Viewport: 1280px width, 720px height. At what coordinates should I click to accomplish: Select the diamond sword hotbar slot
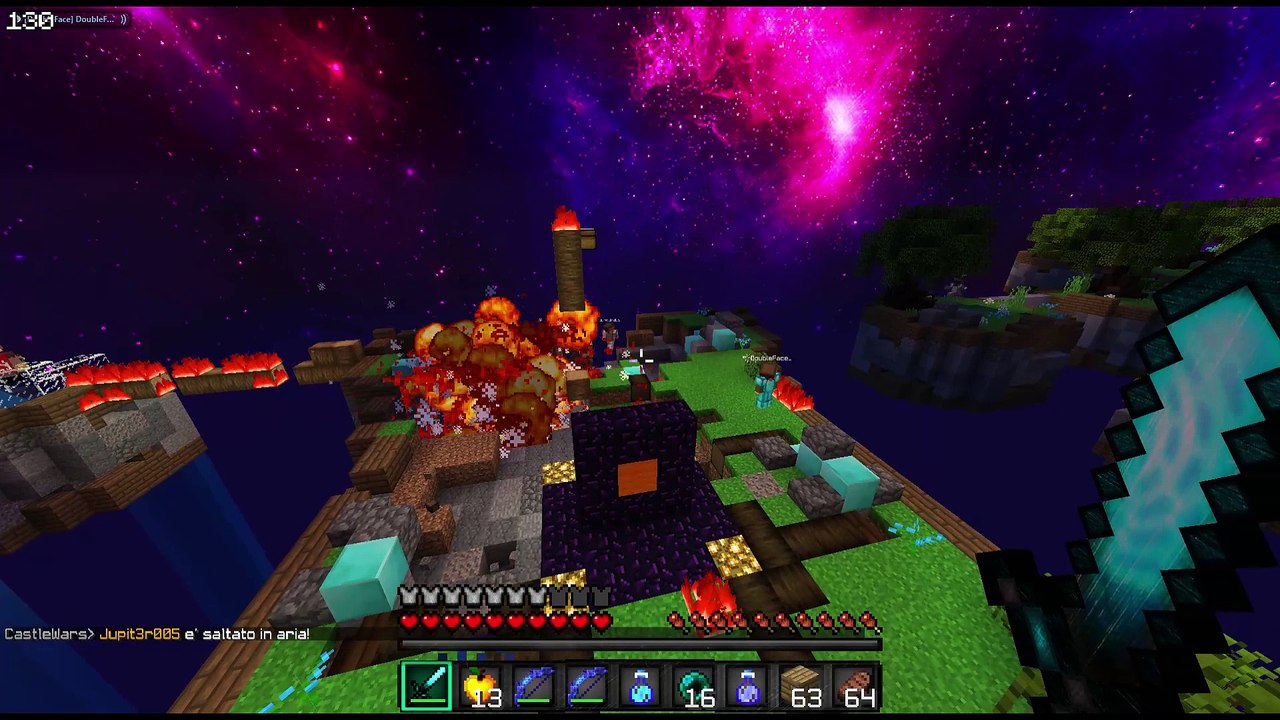[427, 687]
